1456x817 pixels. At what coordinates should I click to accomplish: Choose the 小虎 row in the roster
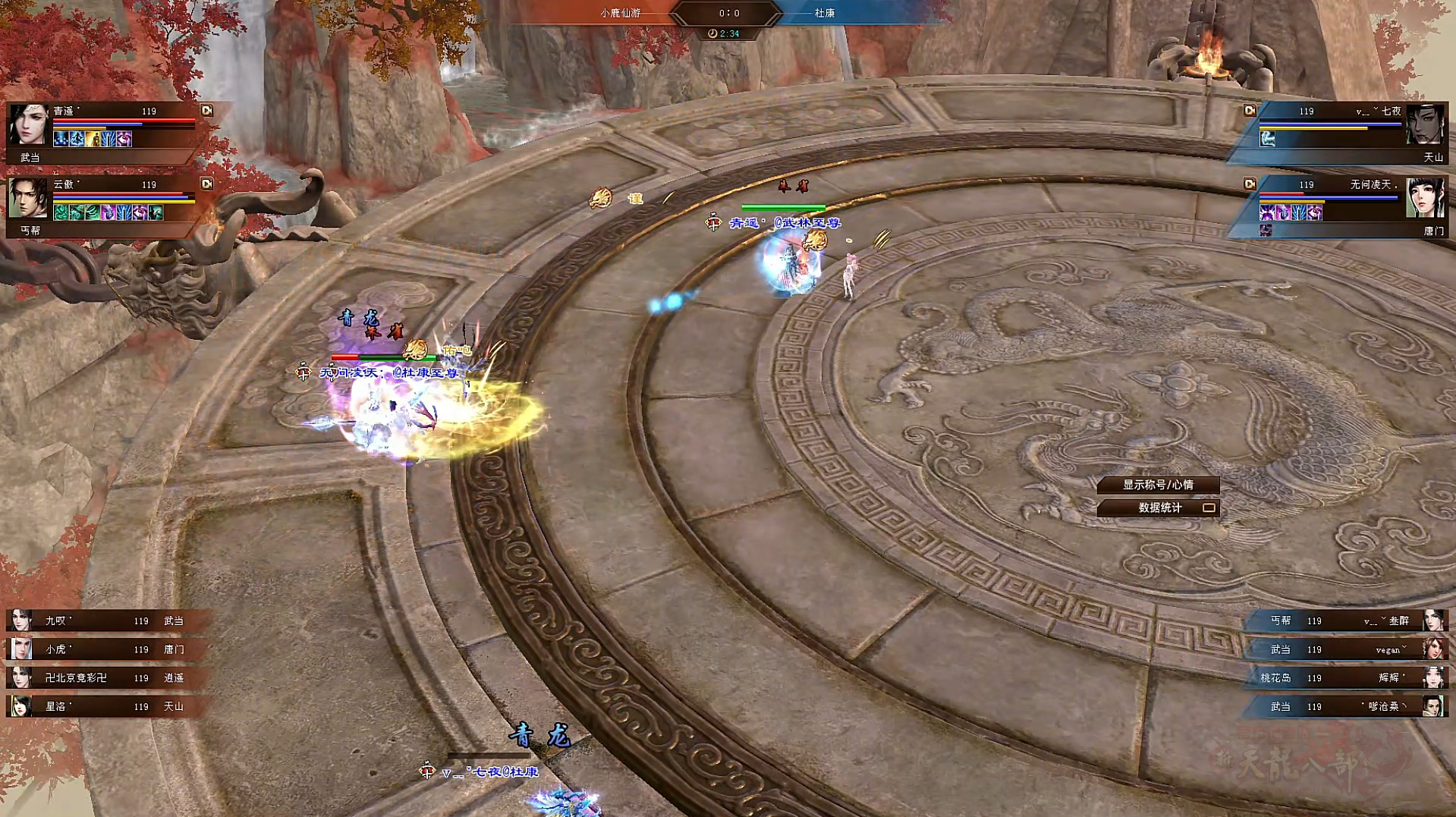pyautogui.click(x=106, y=649)
